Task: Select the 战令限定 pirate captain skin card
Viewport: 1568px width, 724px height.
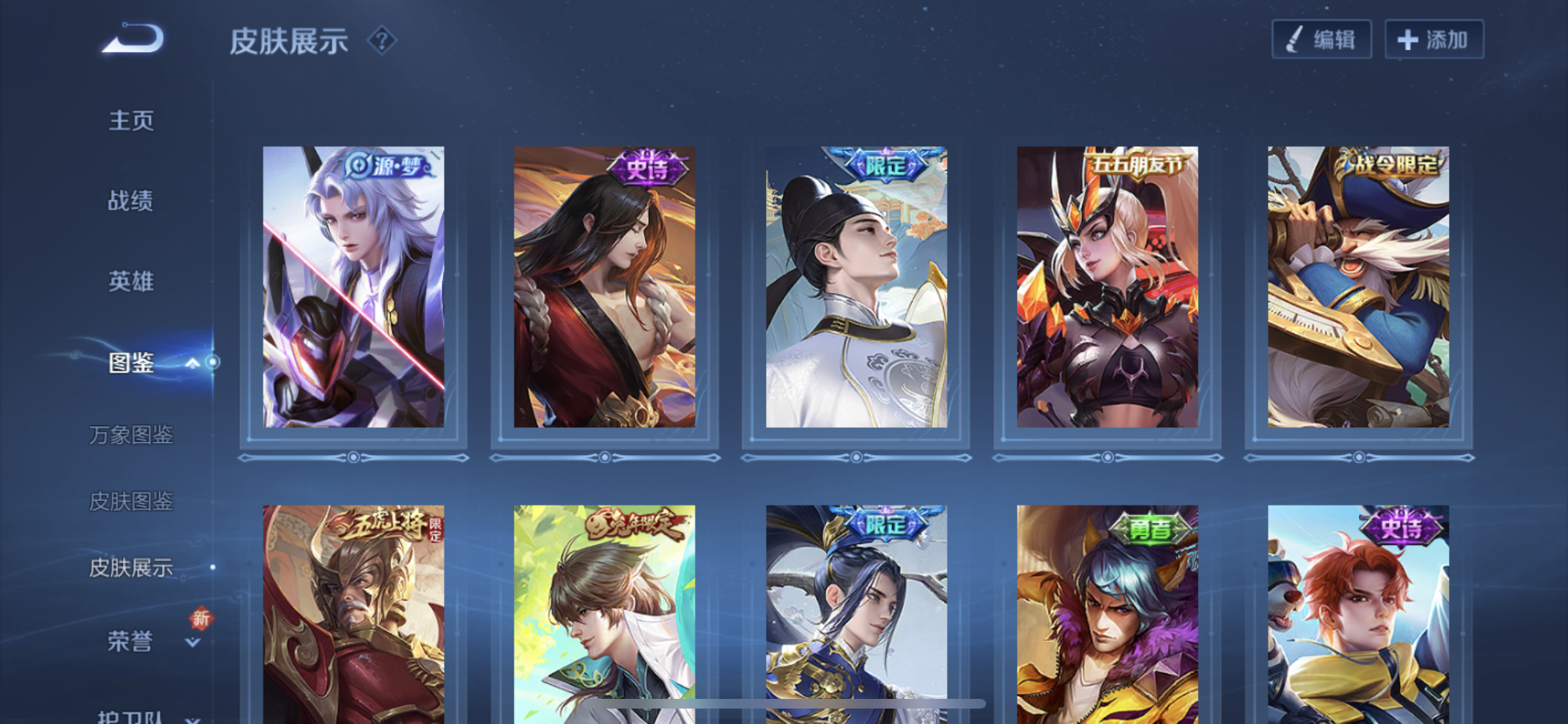Action: point(1358,287)
